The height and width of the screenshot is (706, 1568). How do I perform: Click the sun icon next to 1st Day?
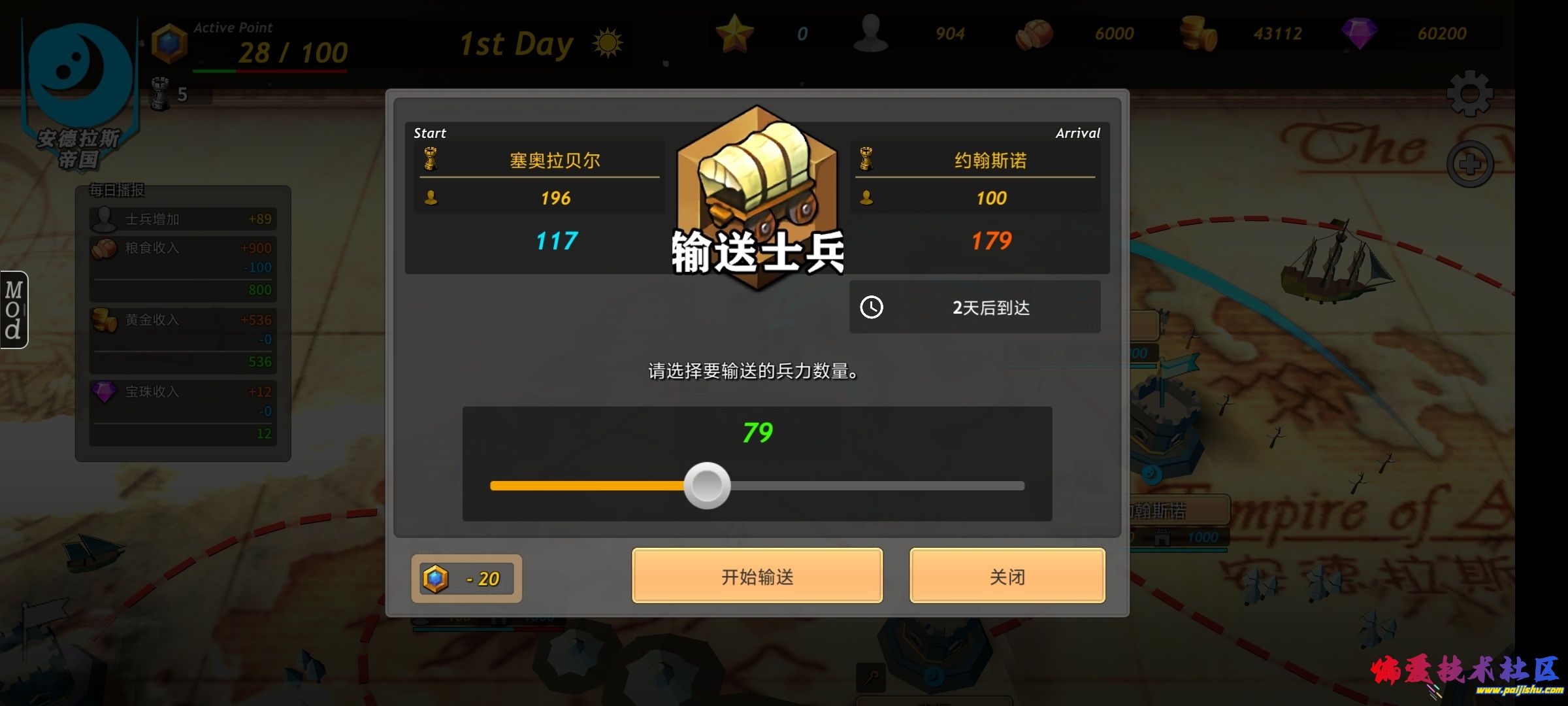609,41
